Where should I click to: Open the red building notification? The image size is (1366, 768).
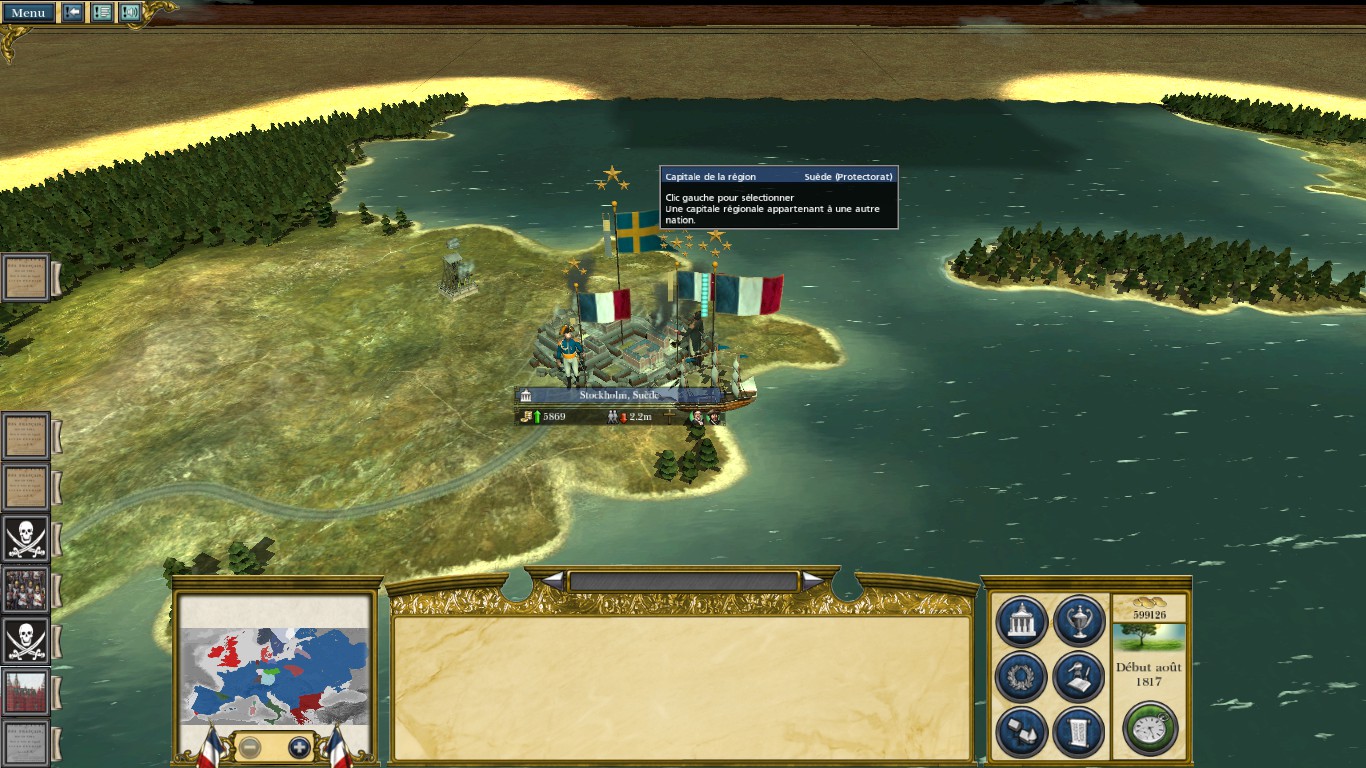point(26,692)
